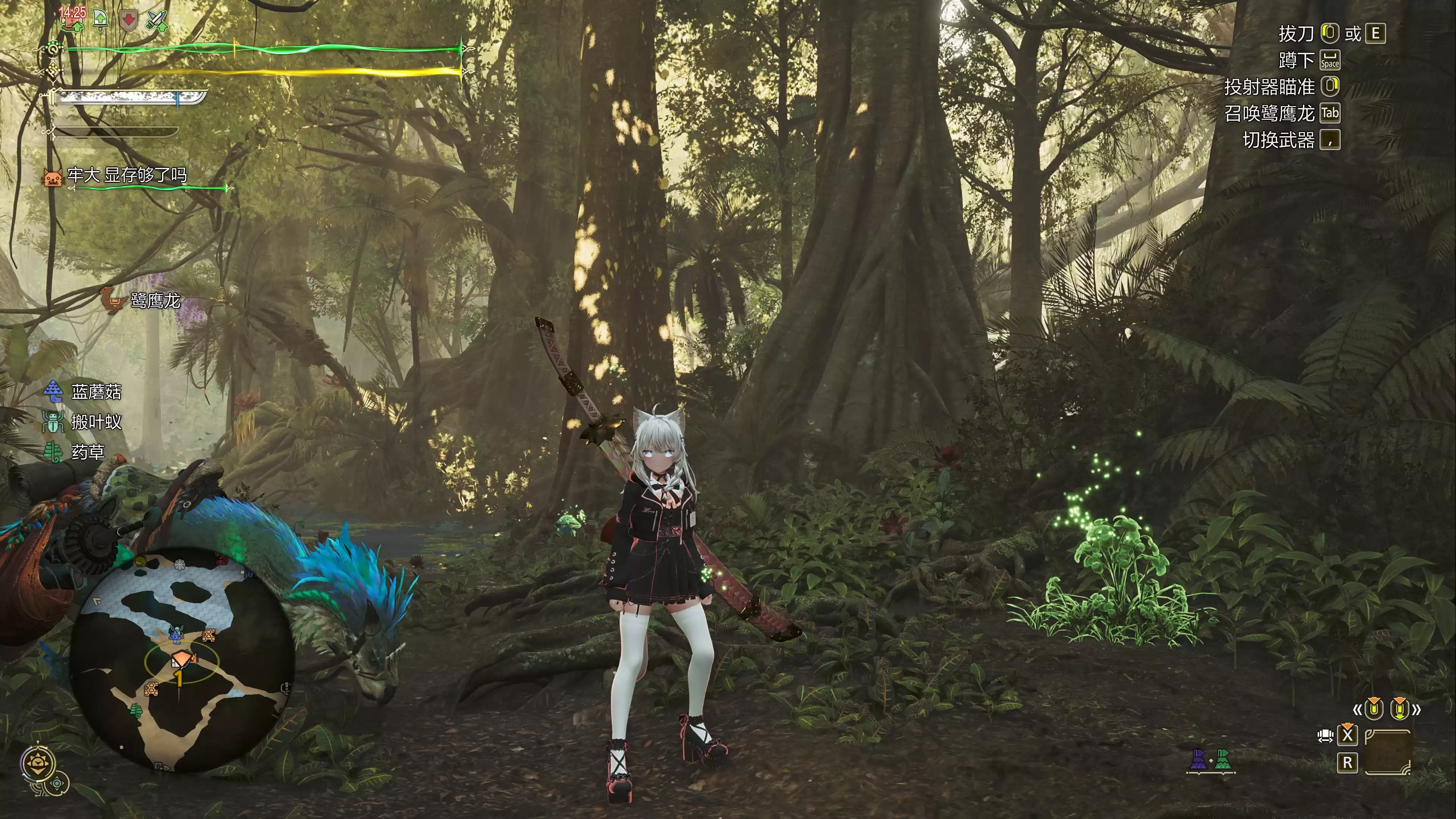This screenshot has width=1456, height=819.
Task: Click the honeycomb marker above the player on minimap
Action: pos(209,635)
